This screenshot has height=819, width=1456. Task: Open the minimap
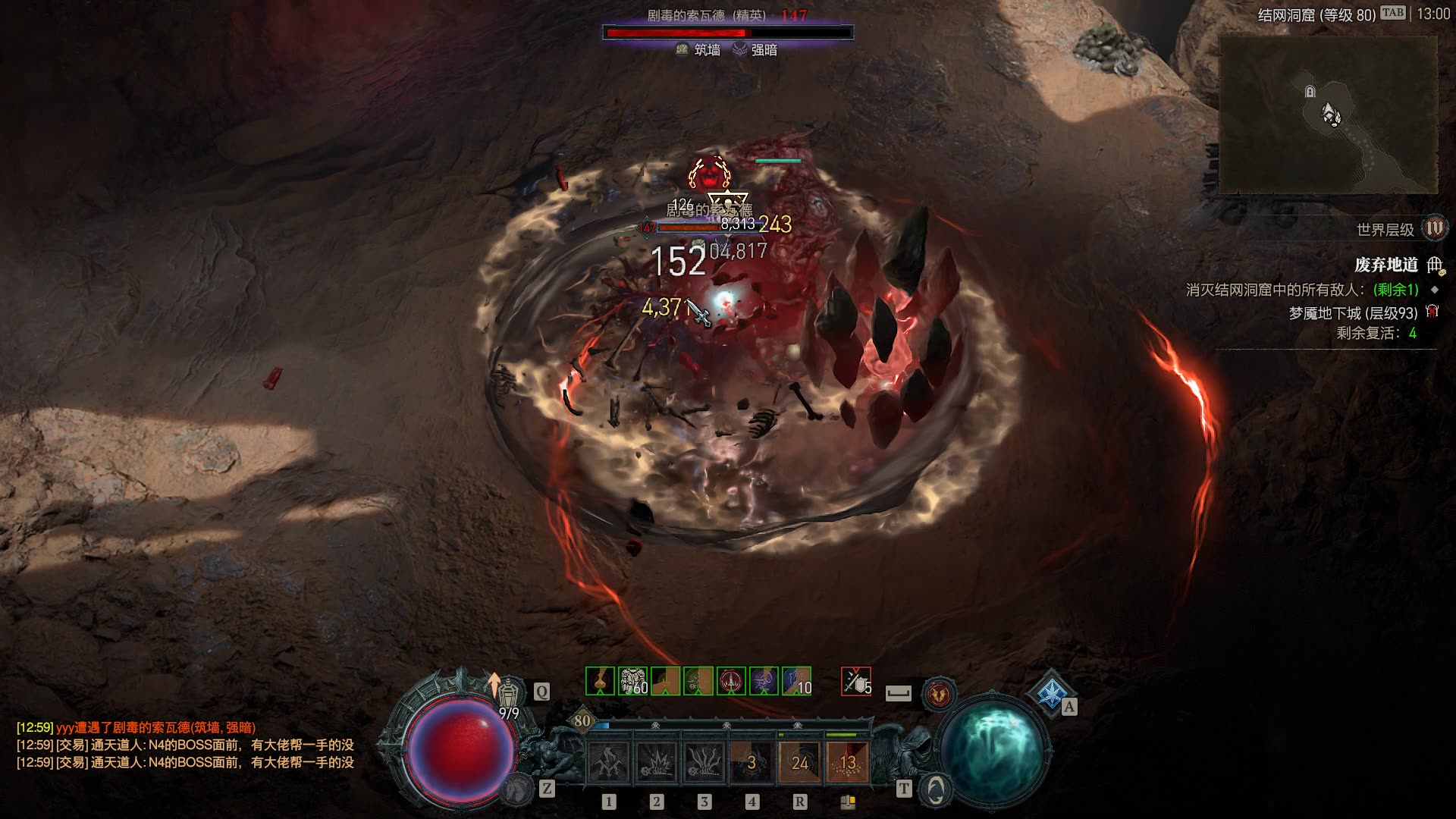[1328, 115]
